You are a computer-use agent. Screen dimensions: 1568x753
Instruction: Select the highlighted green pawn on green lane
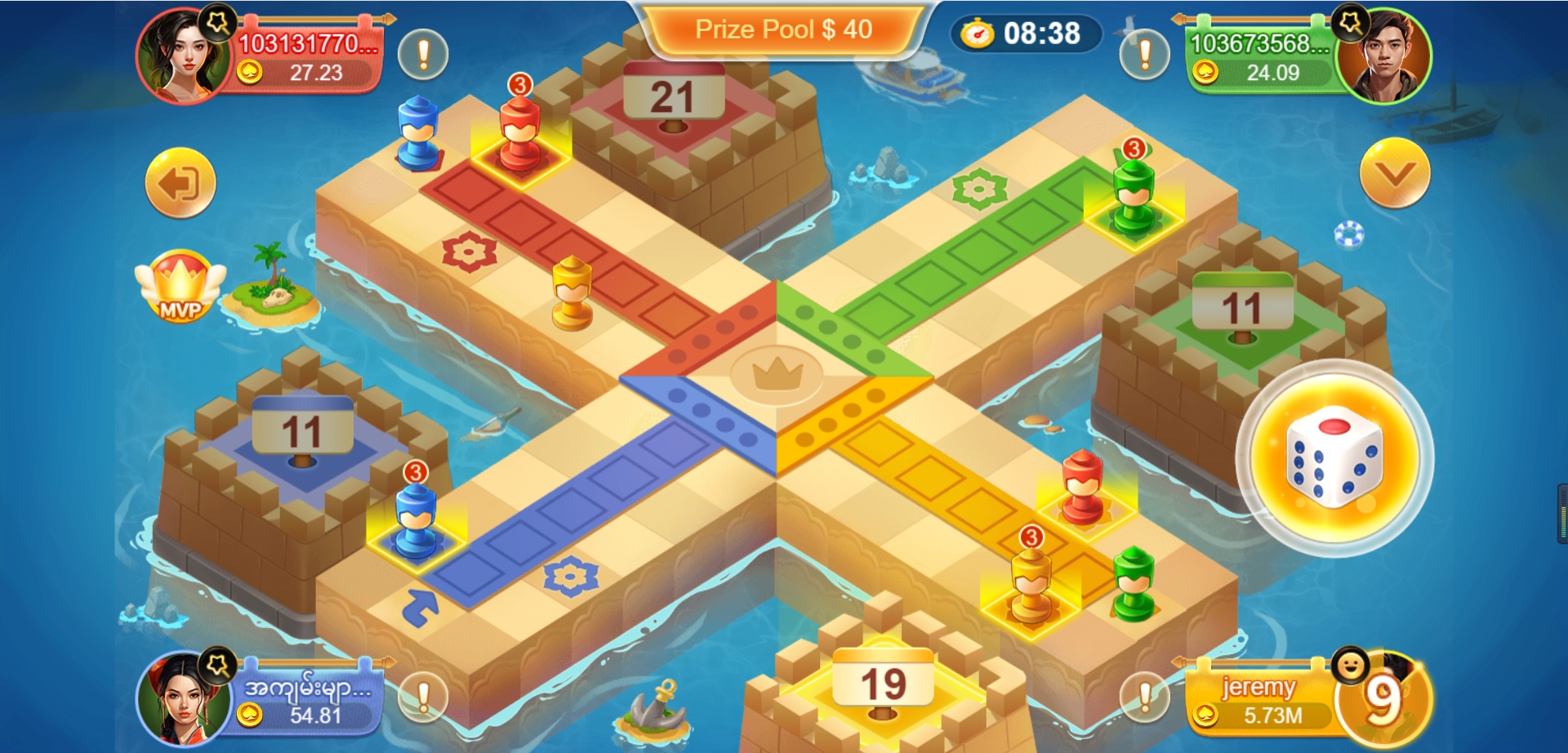(x=1134, y=198)
